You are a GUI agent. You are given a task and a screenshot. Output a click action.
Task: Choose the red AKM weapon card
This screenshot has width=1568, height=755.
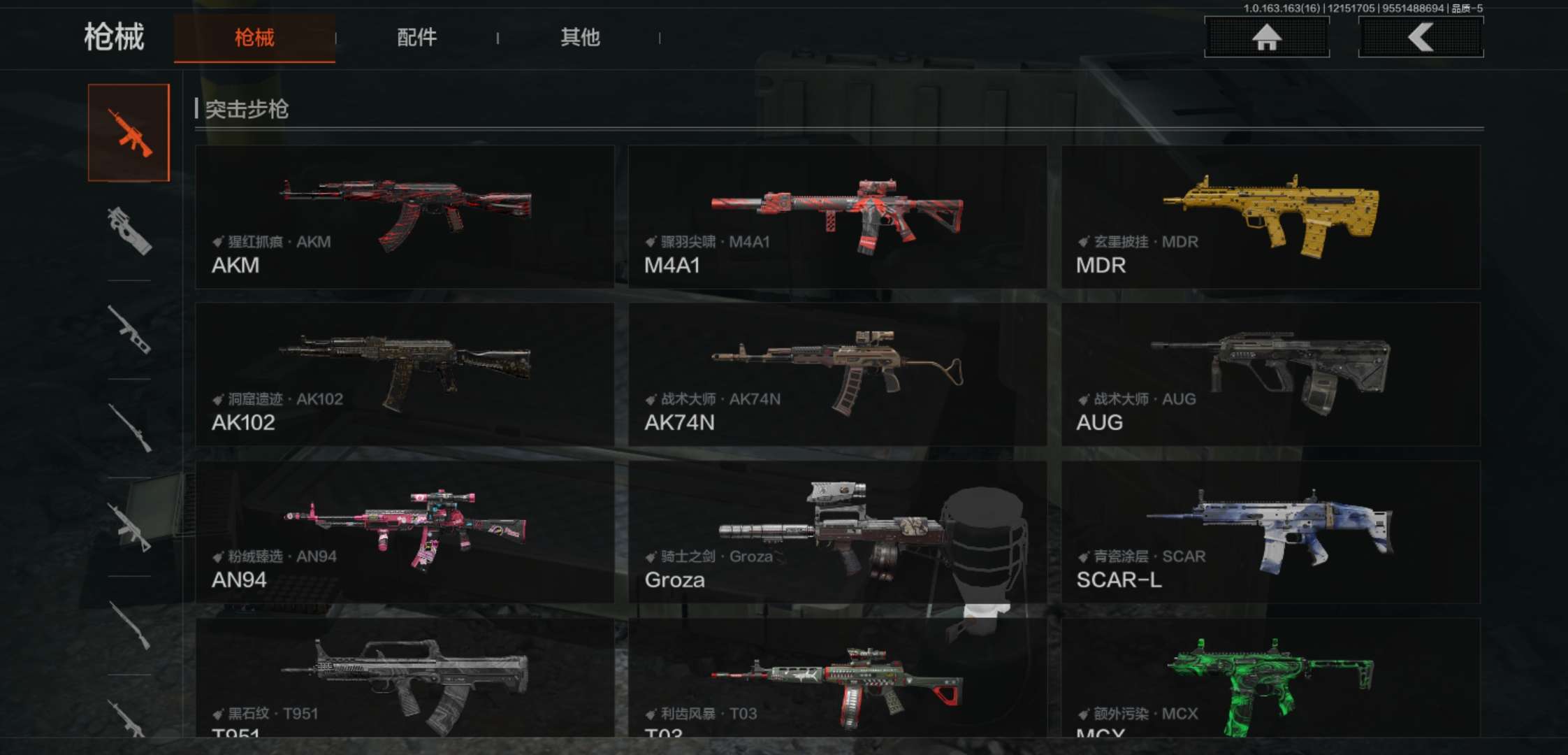(x=405, y=217)
